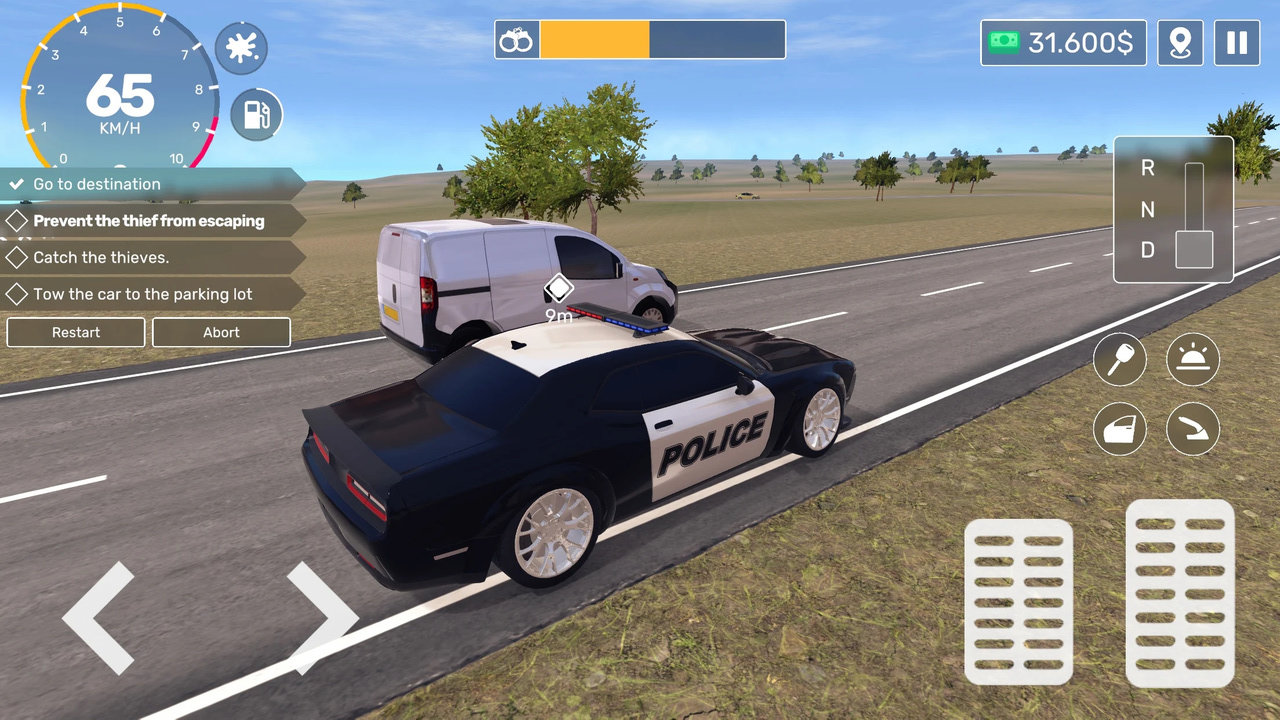
Task: Select neutral N on the gear shifter
Action: 1148,210
